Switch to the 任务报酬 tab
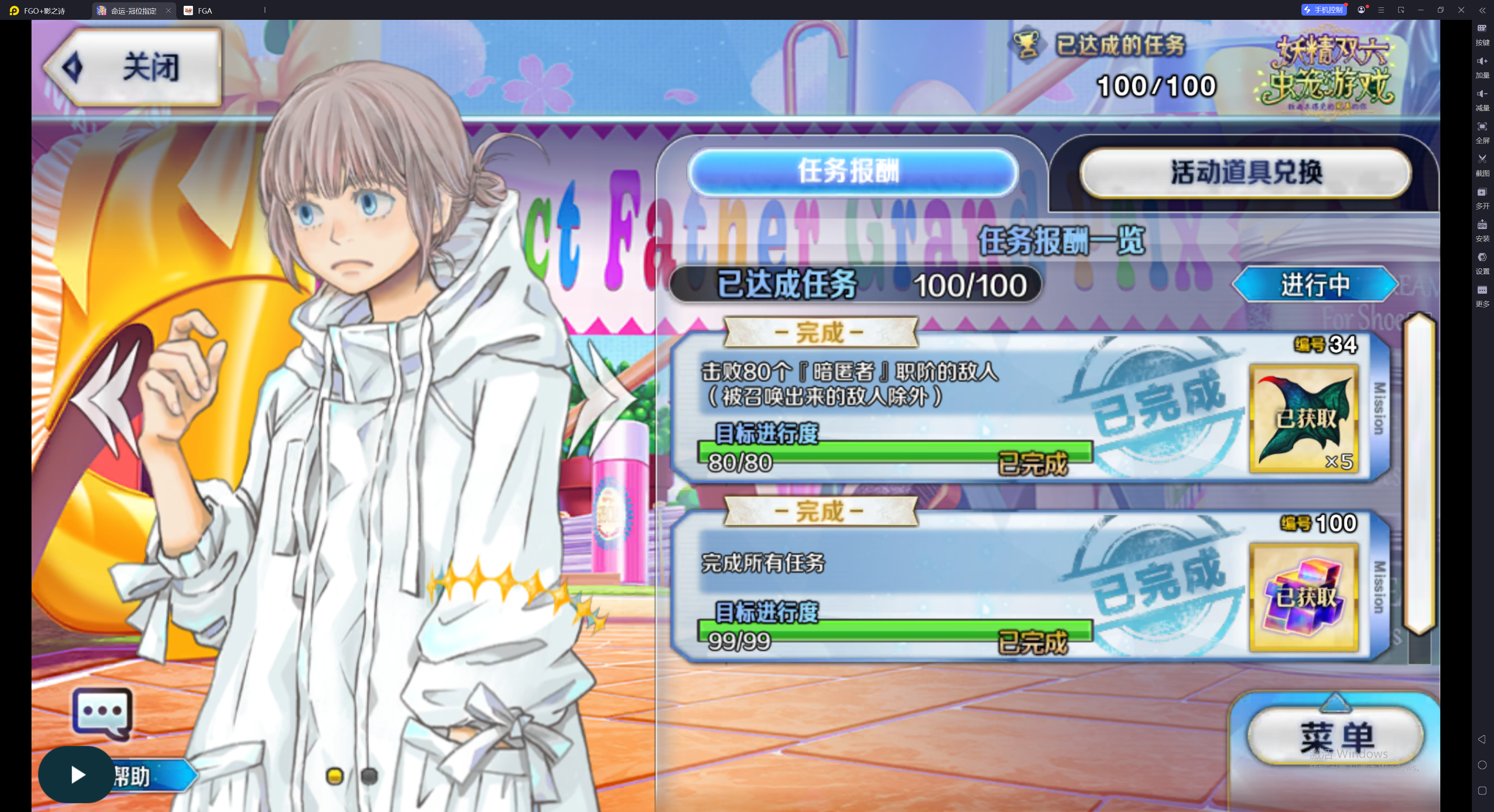This screenshot has height=812, width=1494. (851, 171)
